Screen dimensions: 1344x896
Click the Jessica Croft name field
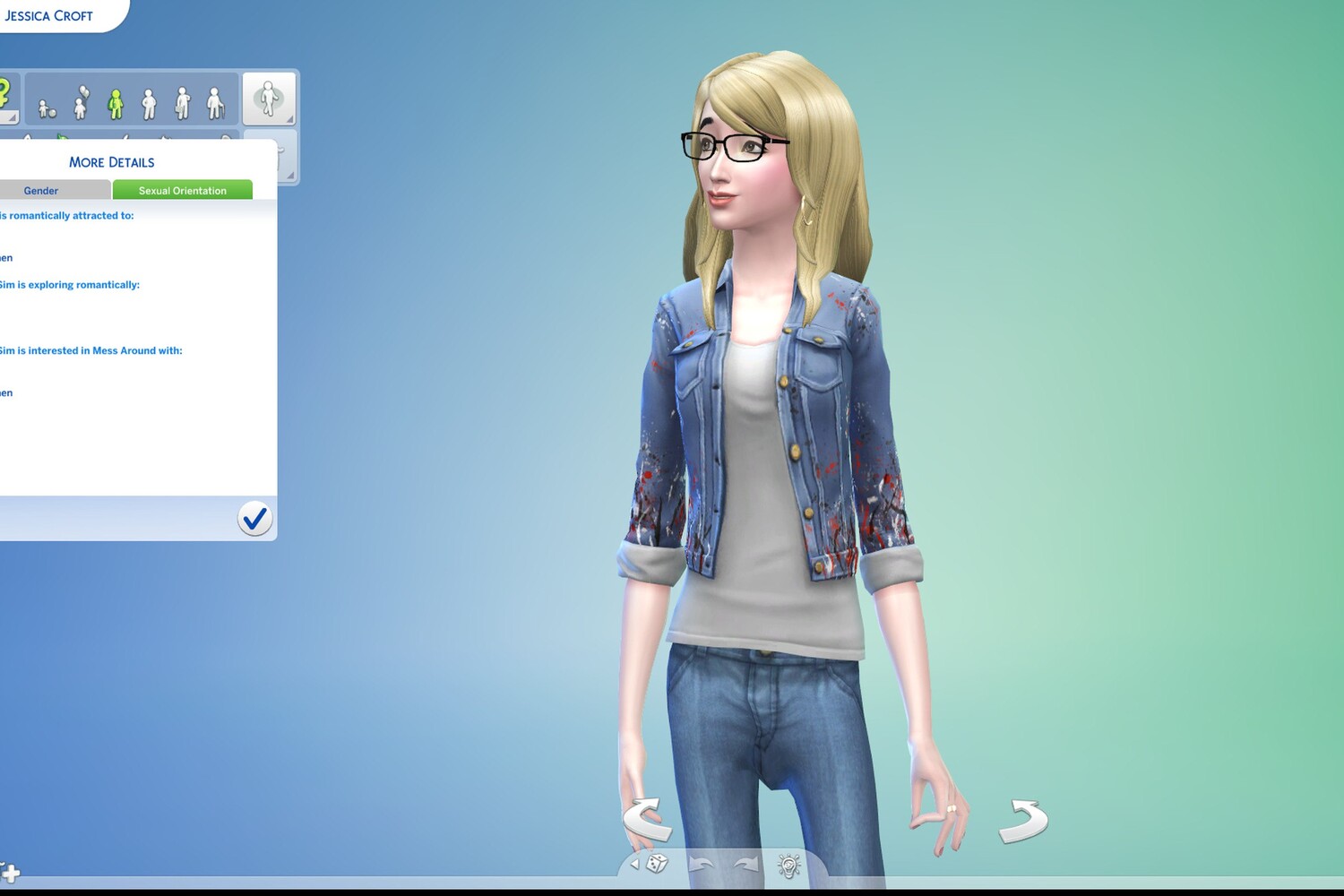[49, 16]
